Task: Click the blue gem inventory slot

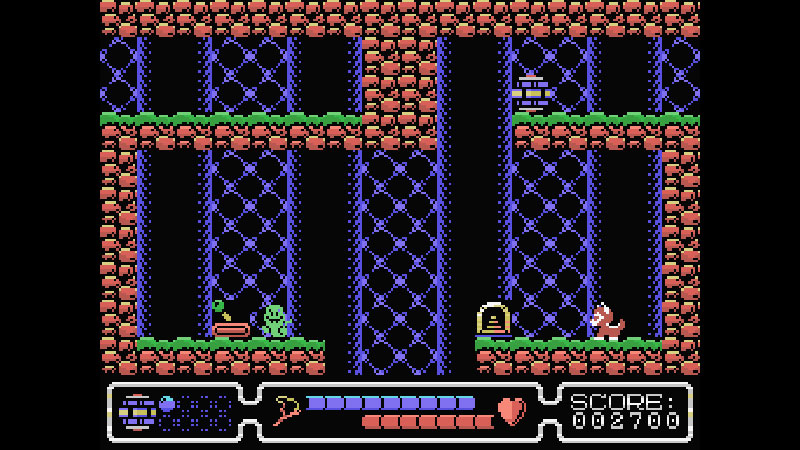Action: tap(168, 404)
